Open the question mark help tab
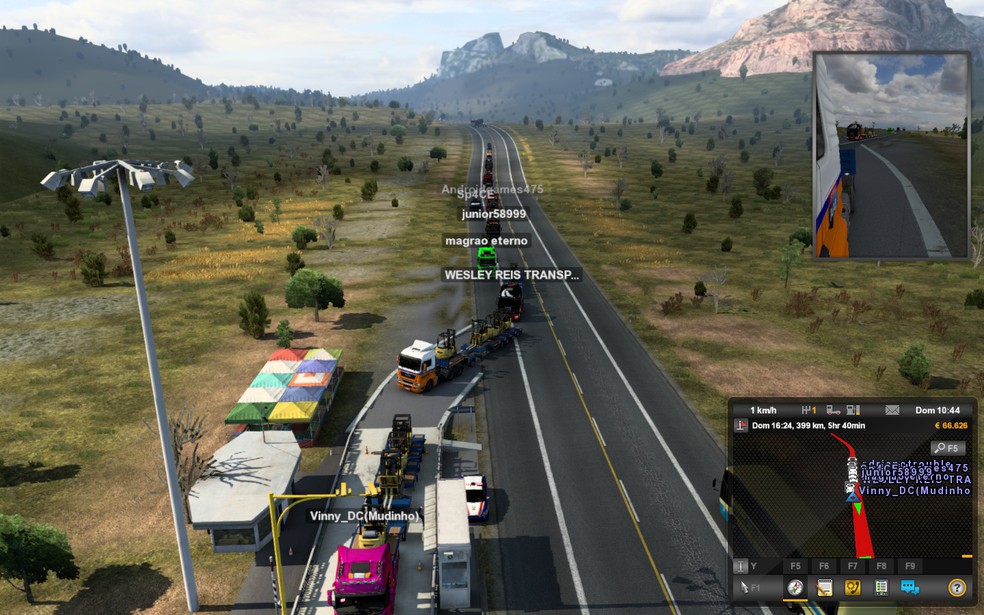The image size is (984, 615). pos(957,588)
